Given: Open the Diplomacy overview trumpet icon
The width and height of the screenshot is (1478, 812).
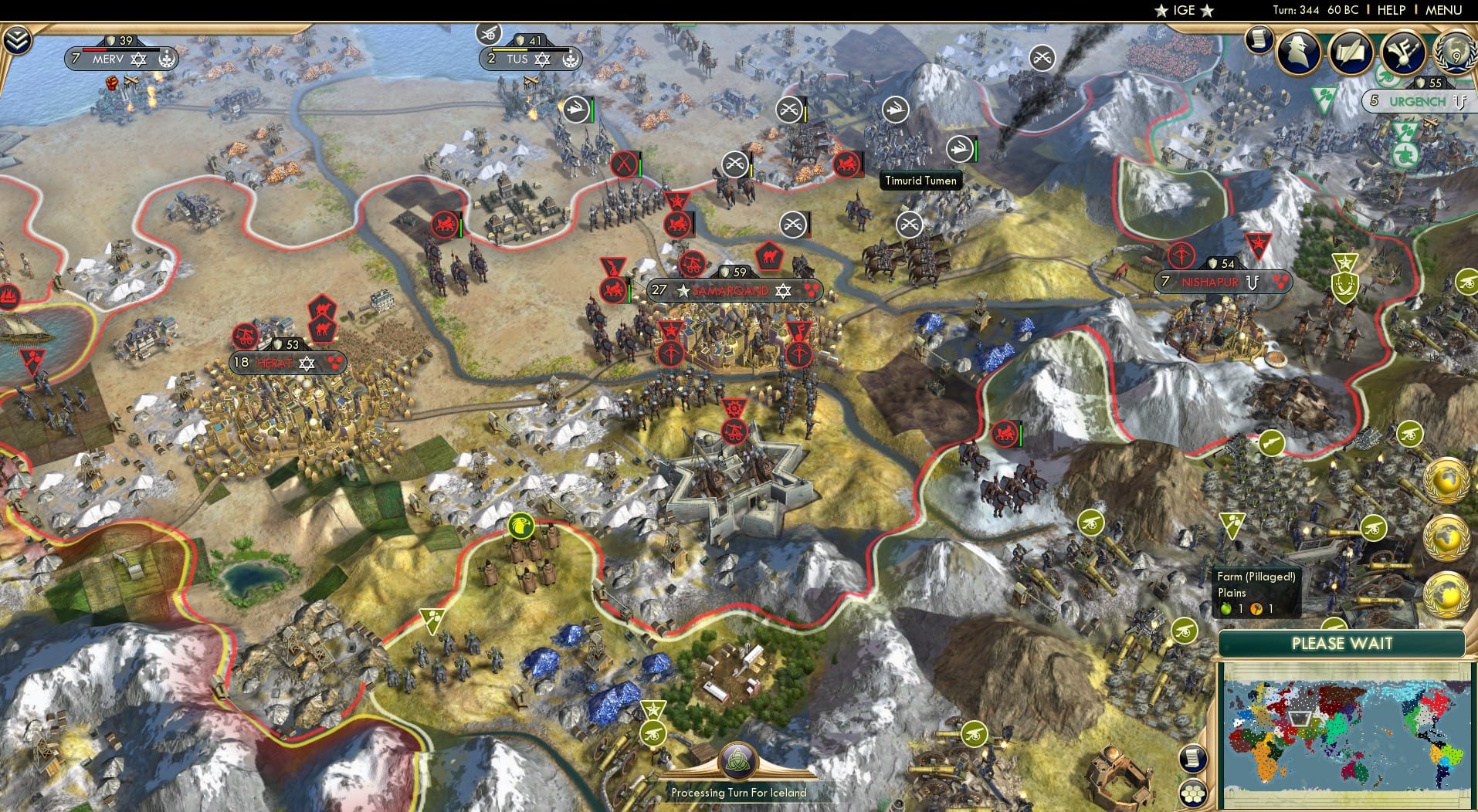Looking at the screenshot, I should (x=1403, y=52).
